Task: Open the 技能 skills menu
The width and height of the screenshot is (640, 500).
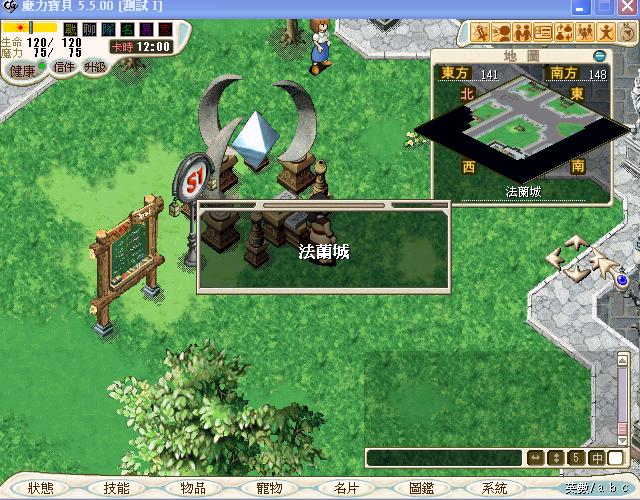Action: pyautogui.click(x=116, y=488)
